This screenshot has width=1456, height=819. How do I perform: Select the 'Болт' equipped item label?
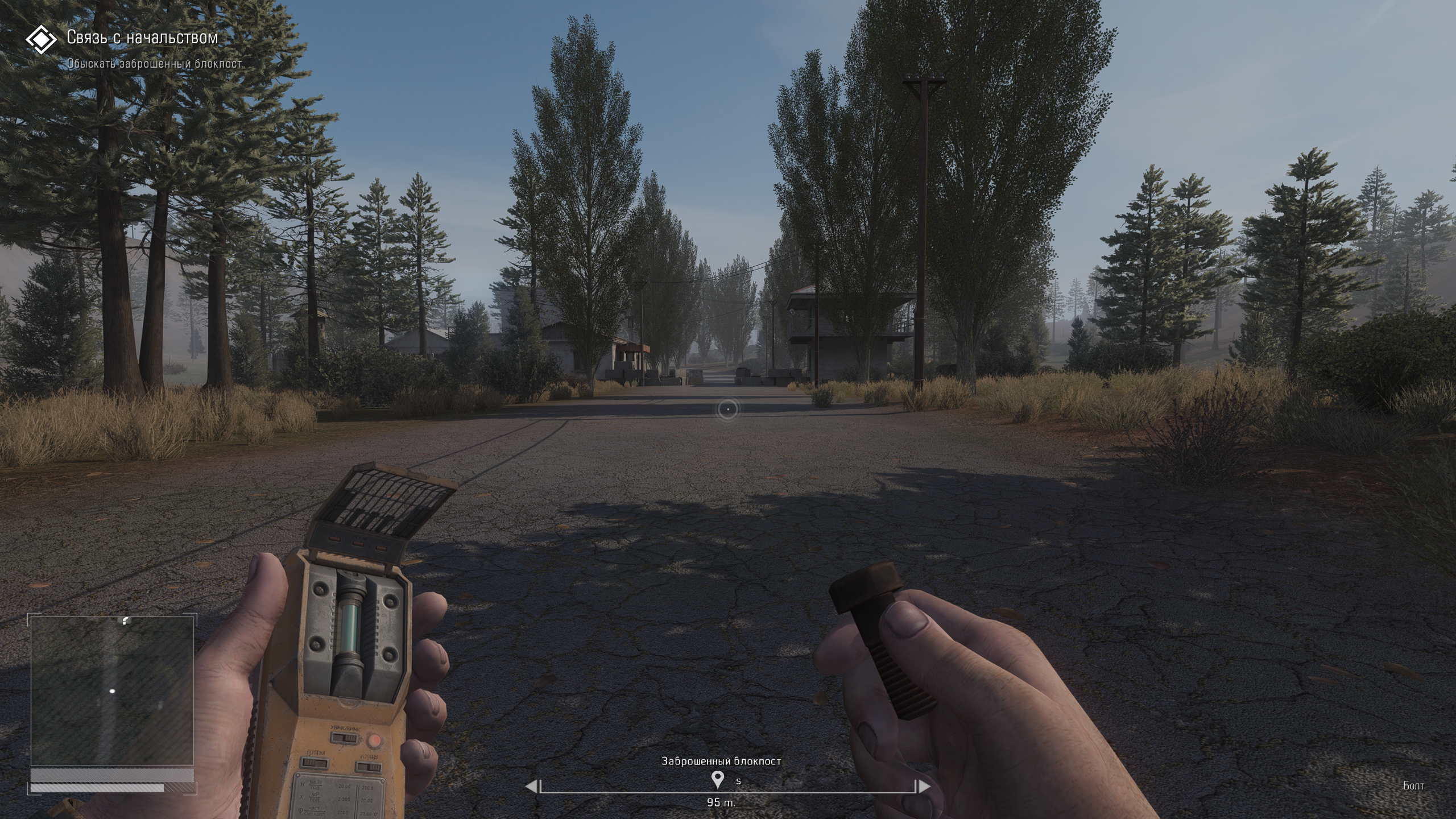(x=1414, y=786)
